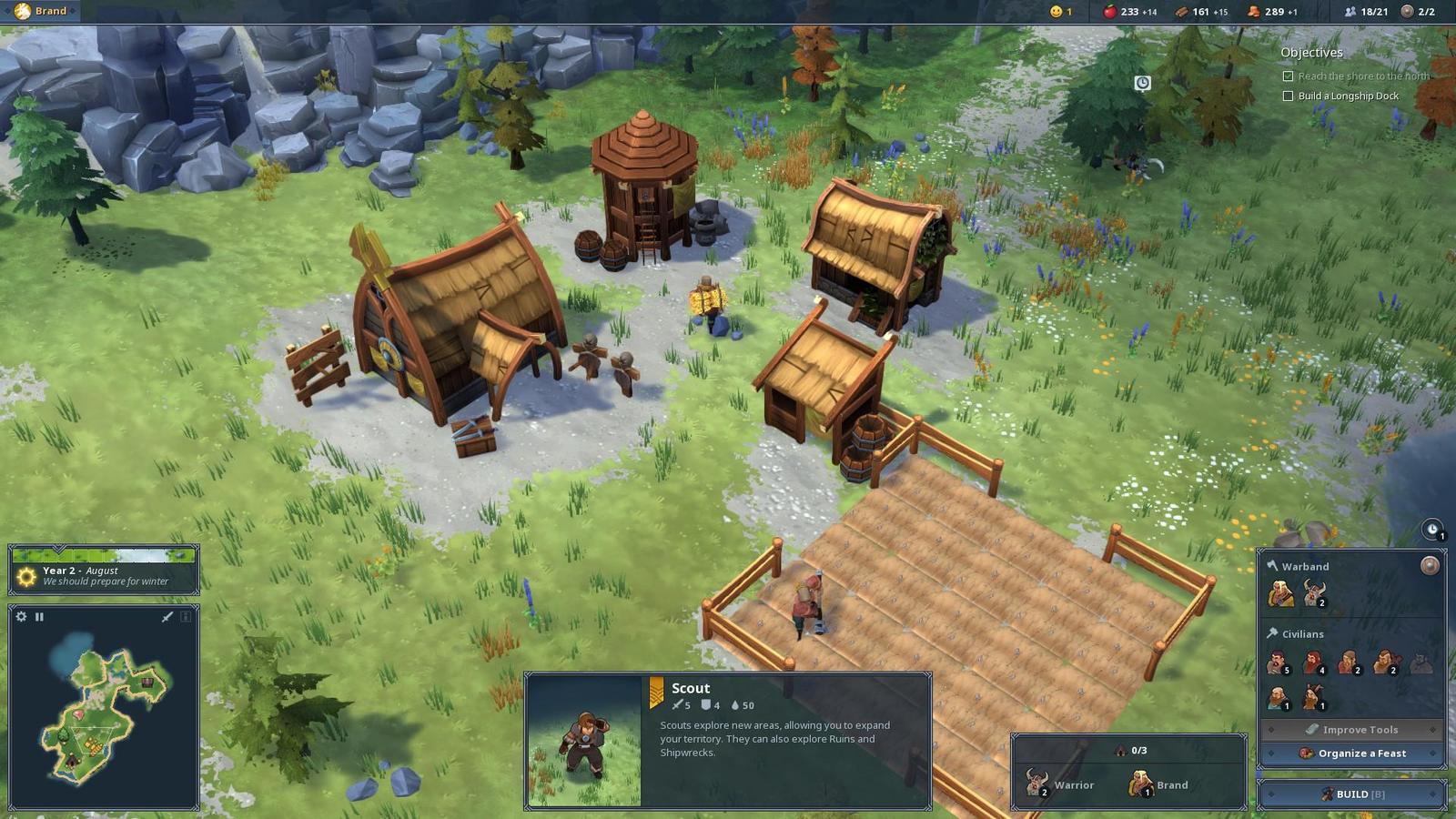Pause the game using the pause toggle

point(38,616)
